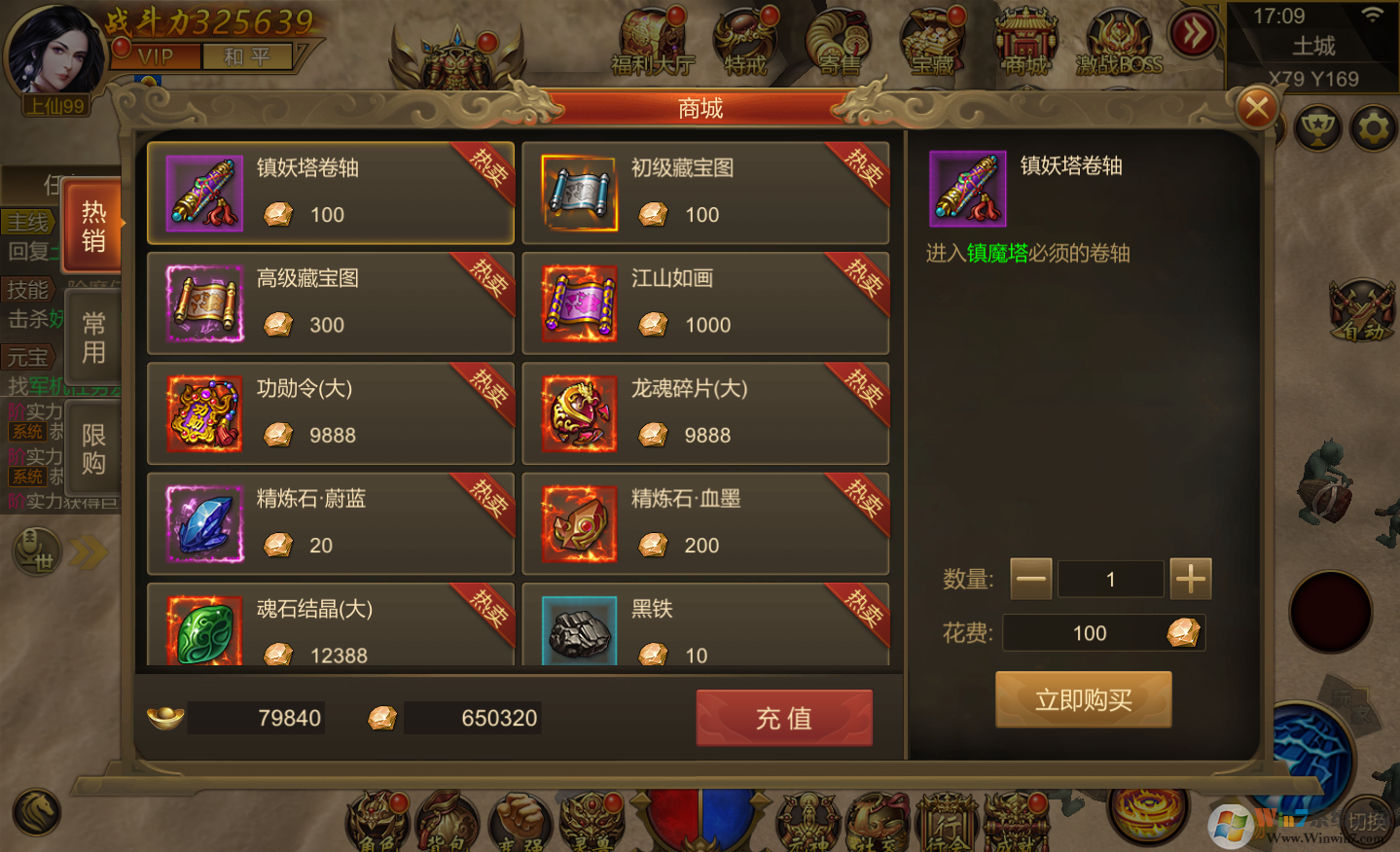Collapse the 主线 quest tracker
This screenshot has height=852, width=1400.
(x=28, y=222)
